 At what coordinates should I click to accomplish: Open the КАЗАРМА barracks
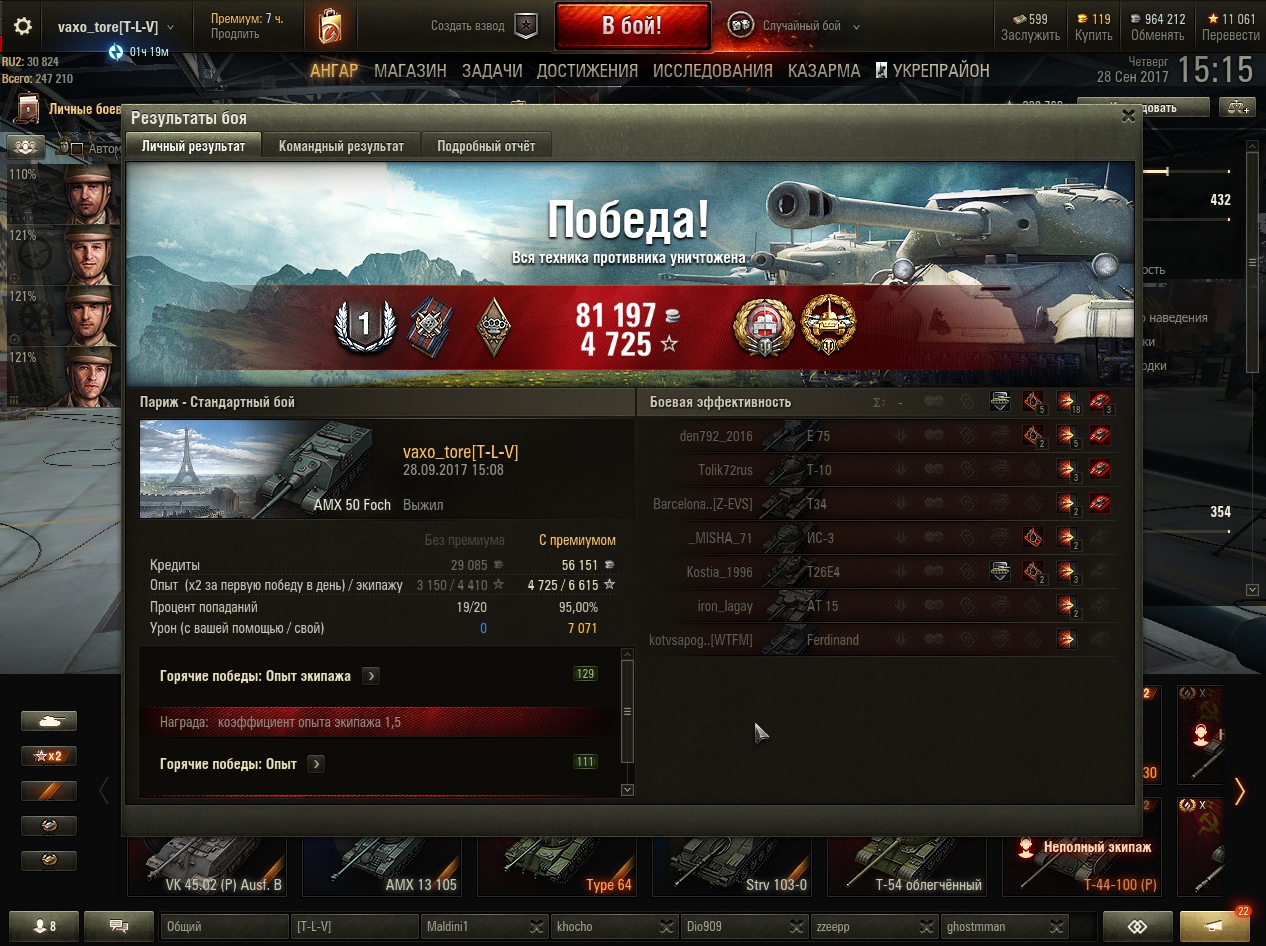pos(823,71)
